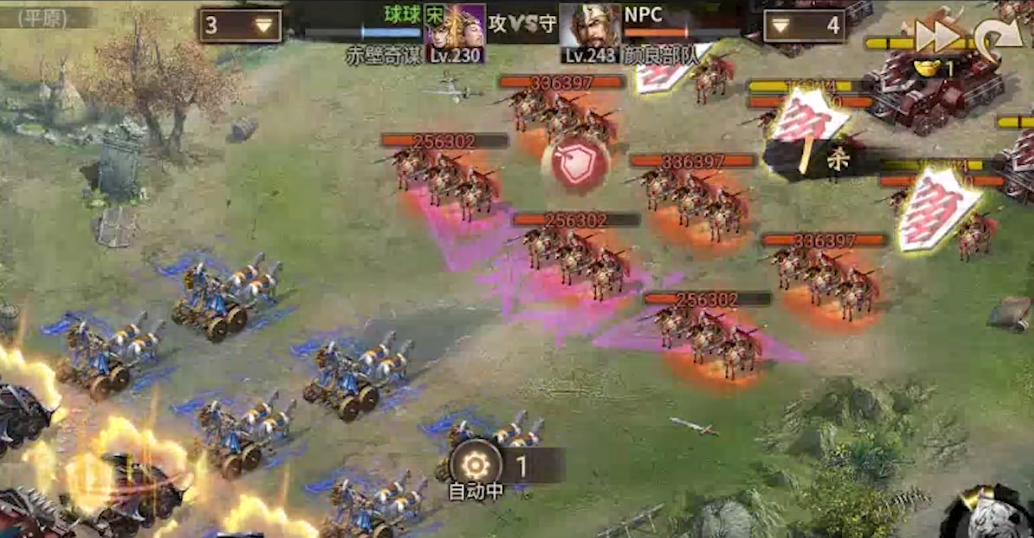
Task: Expand the defender's troop count dropdown showing 4
Action: click(804, 26)
